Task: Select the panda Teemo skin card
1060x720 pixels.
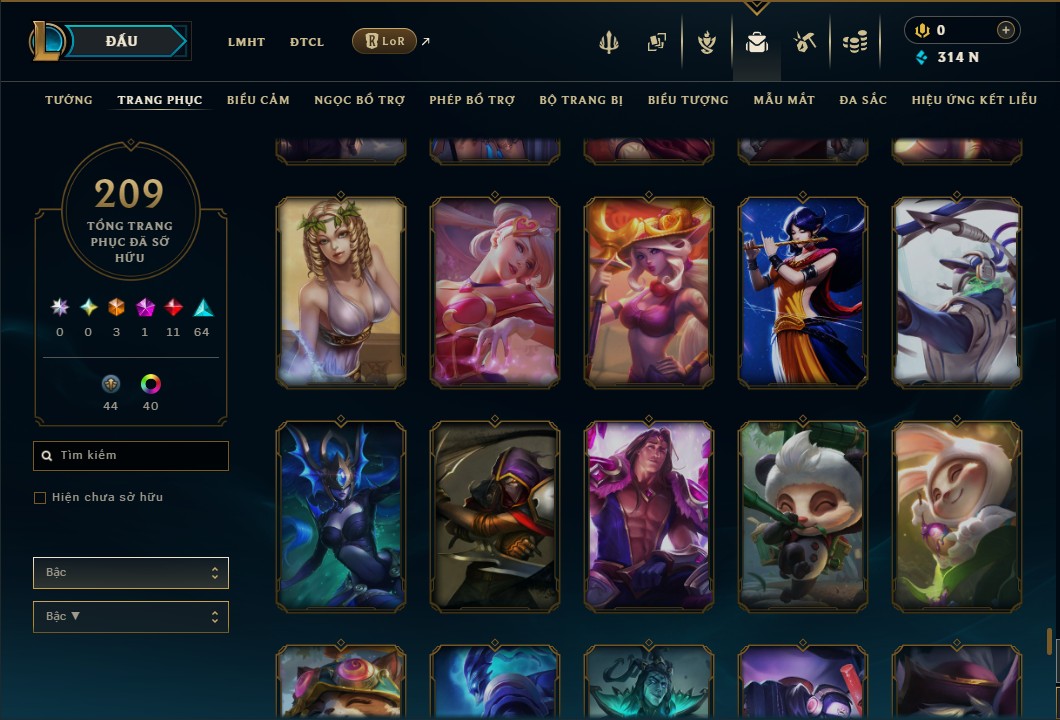Action: coord(803,515)
